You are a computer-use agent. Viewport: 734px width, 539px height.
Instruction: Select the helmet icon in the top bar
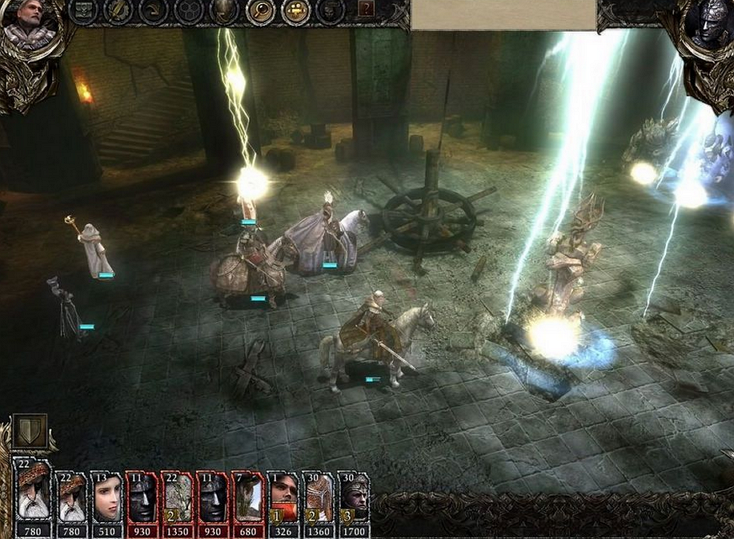225,11
